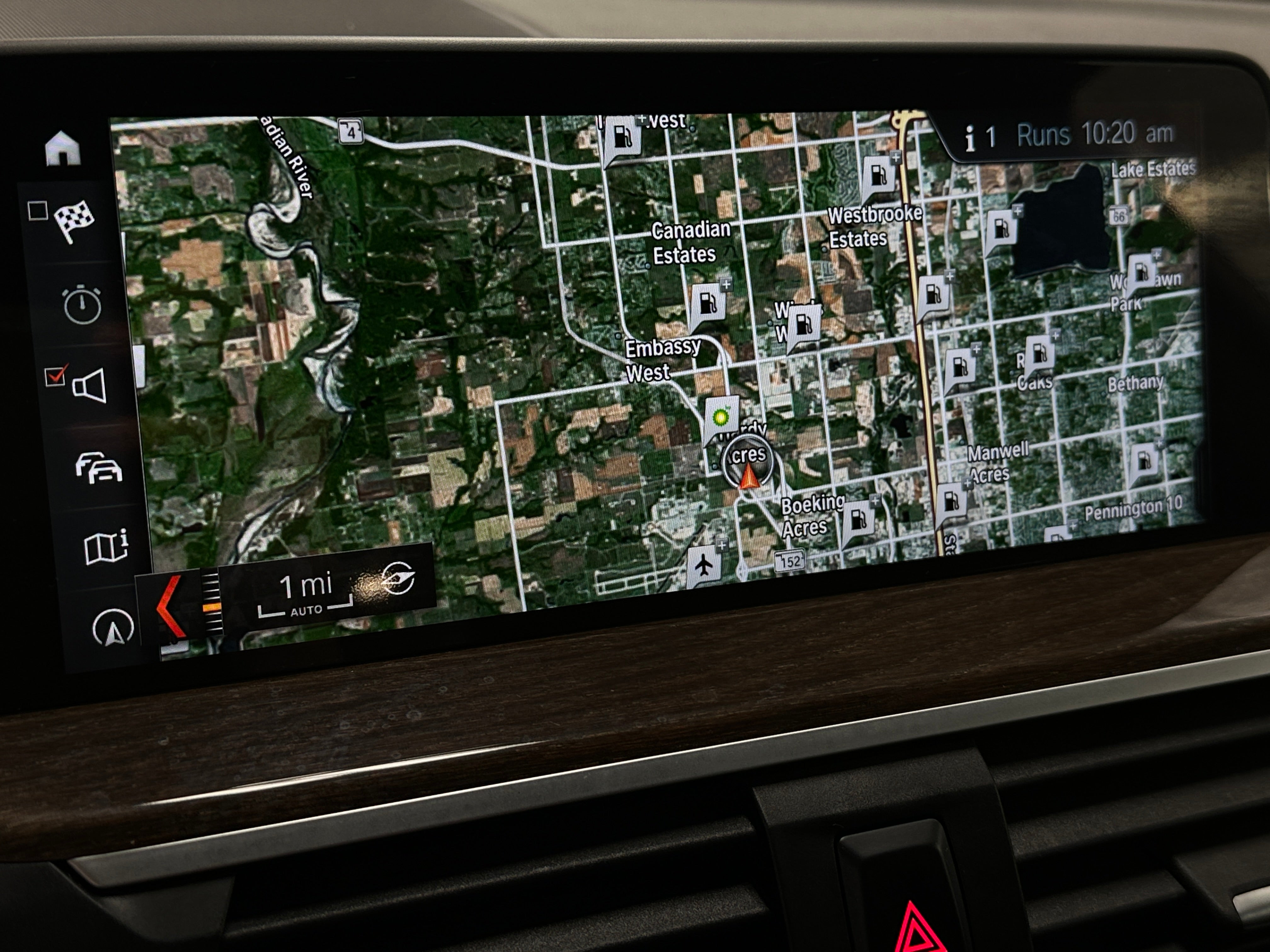Tick the checkbox beside the checkered flag
This screenshot has width=1270, height=952.
click(x=38, y=211)
